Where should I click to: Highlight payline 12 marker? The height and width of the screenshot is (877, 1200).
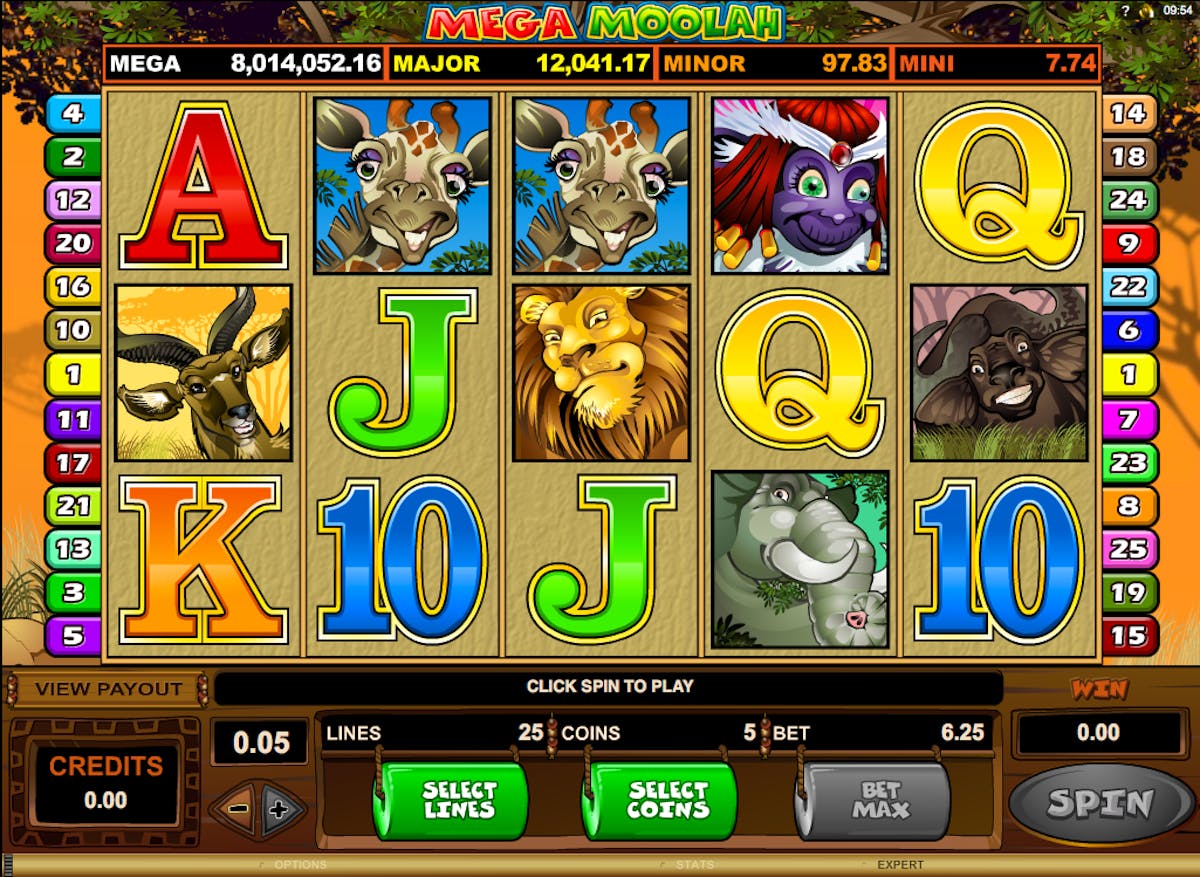click(x=73, y=200)
